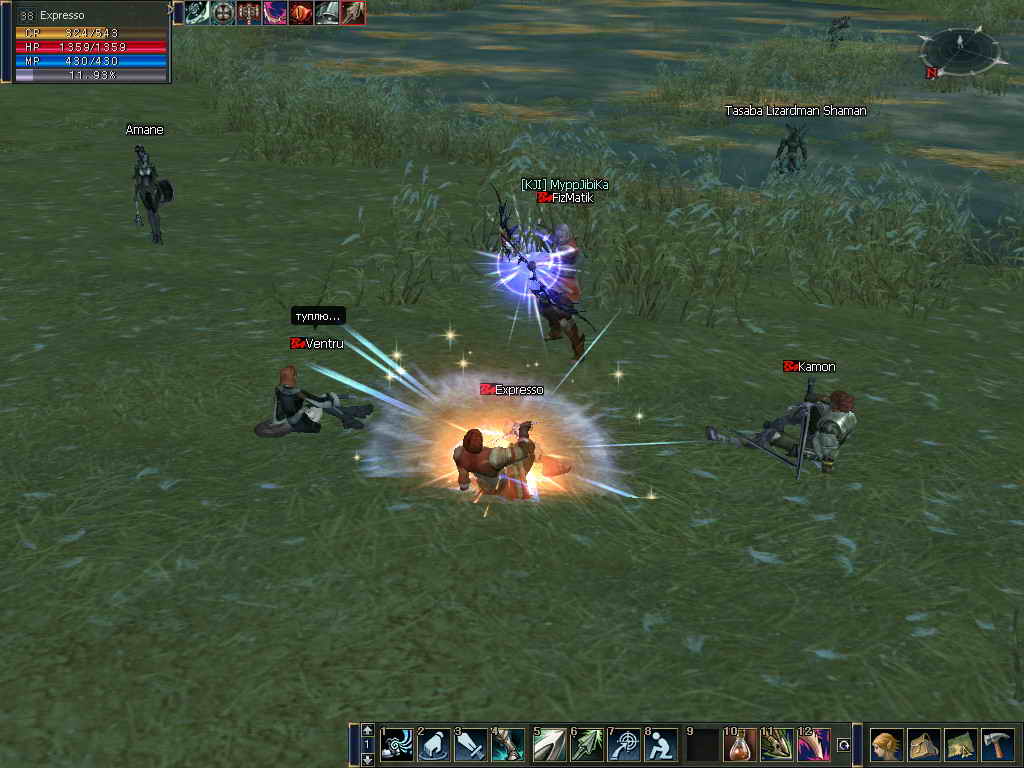Open the map scroll icon
The width and height of the screenshot is (1024, 768).
tap(961, 745)
